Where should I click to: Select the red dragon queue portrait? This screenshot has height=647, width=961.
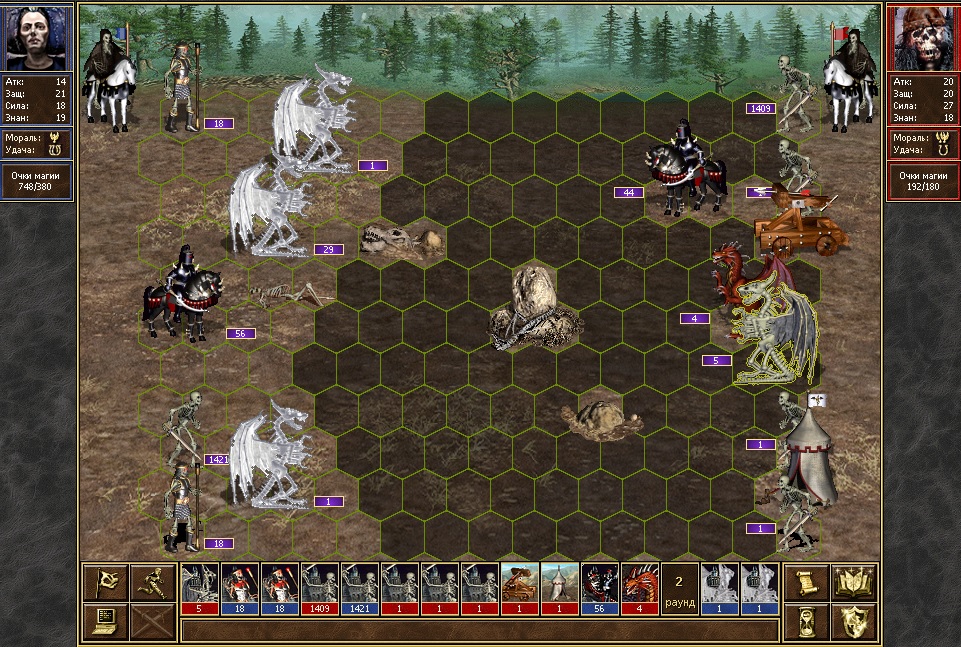tap(639, 587)
